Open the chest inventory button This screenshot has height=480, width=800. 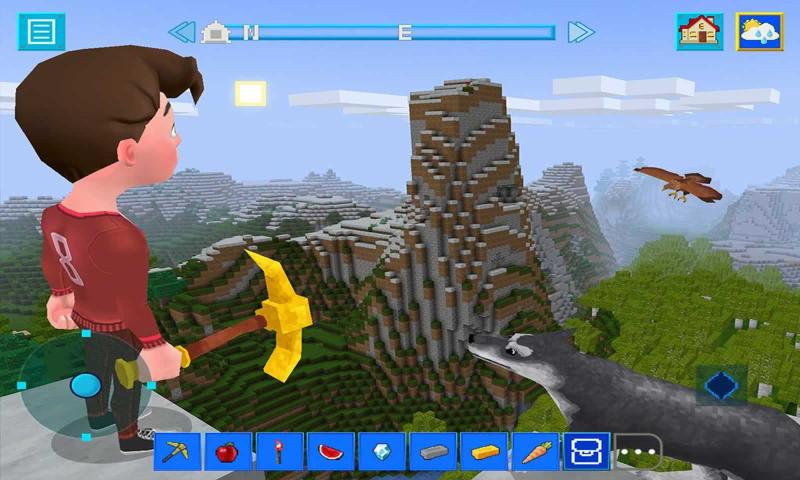[x=587, y=451]
